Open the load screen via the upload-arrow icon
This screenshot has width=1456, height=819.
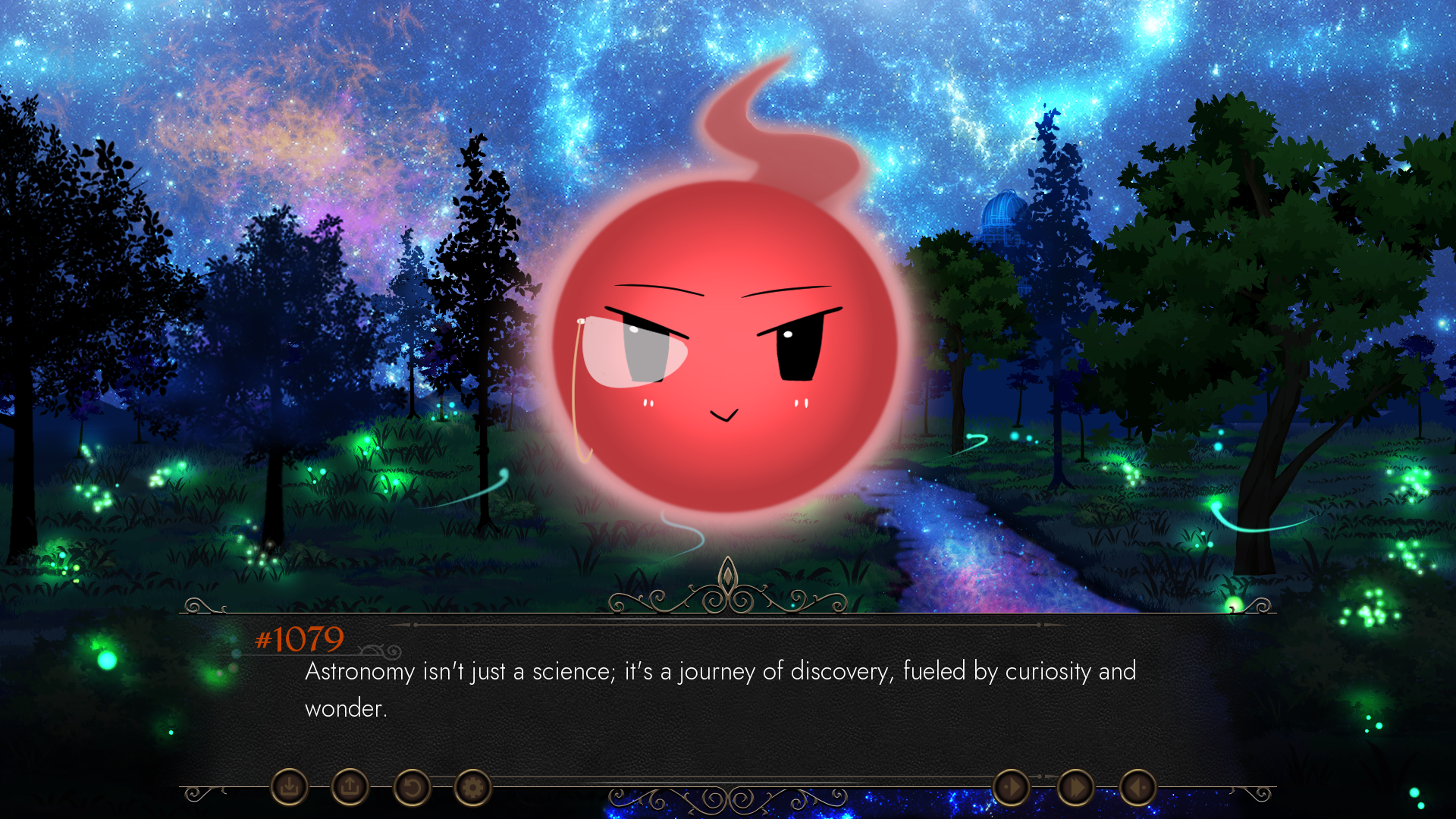pos(350,788)
